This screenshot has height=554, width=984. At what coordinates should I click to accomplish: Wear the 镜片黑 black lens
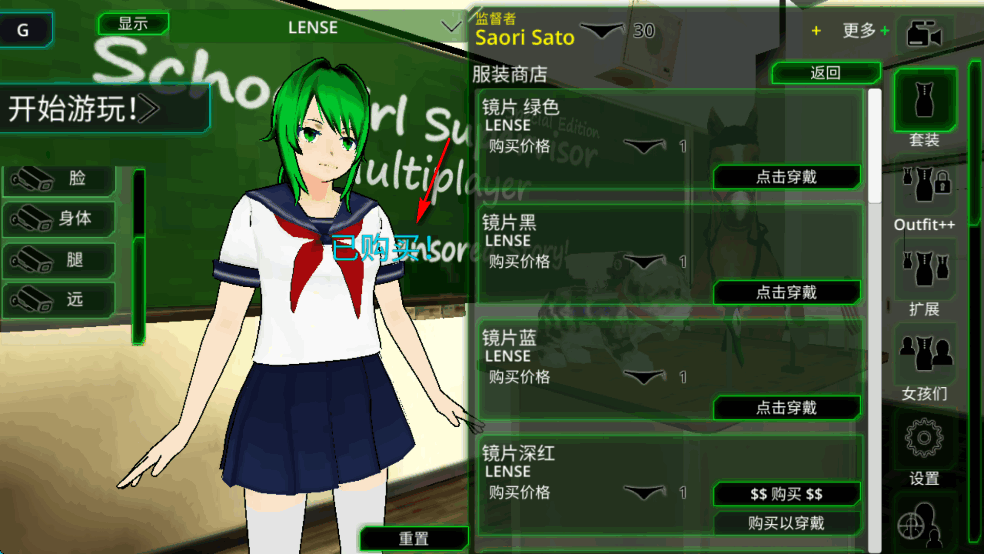click(x=786, y=292)
